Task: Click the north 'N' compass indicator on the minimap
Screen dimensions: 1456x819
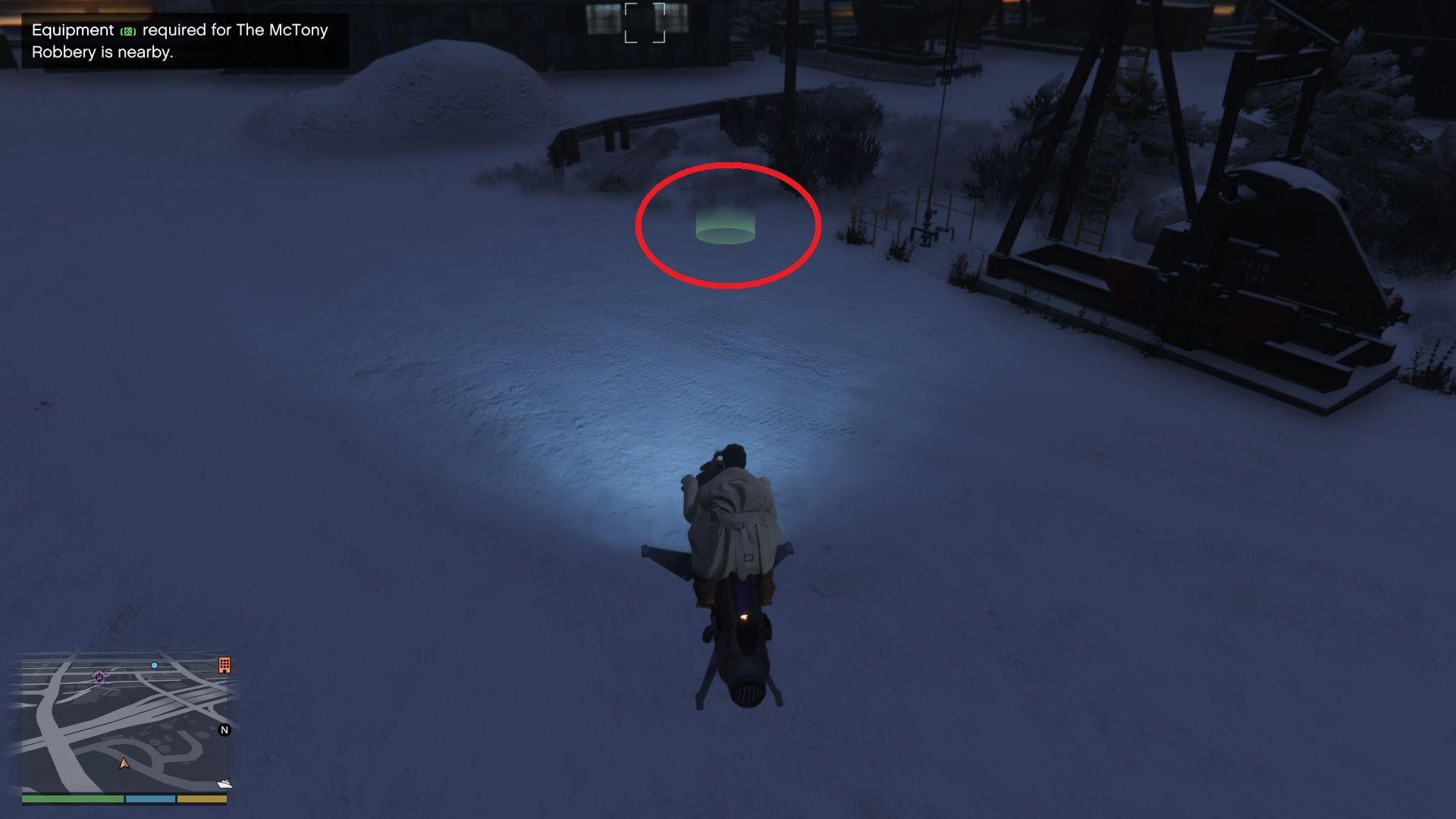Action: tap(224, 730)
